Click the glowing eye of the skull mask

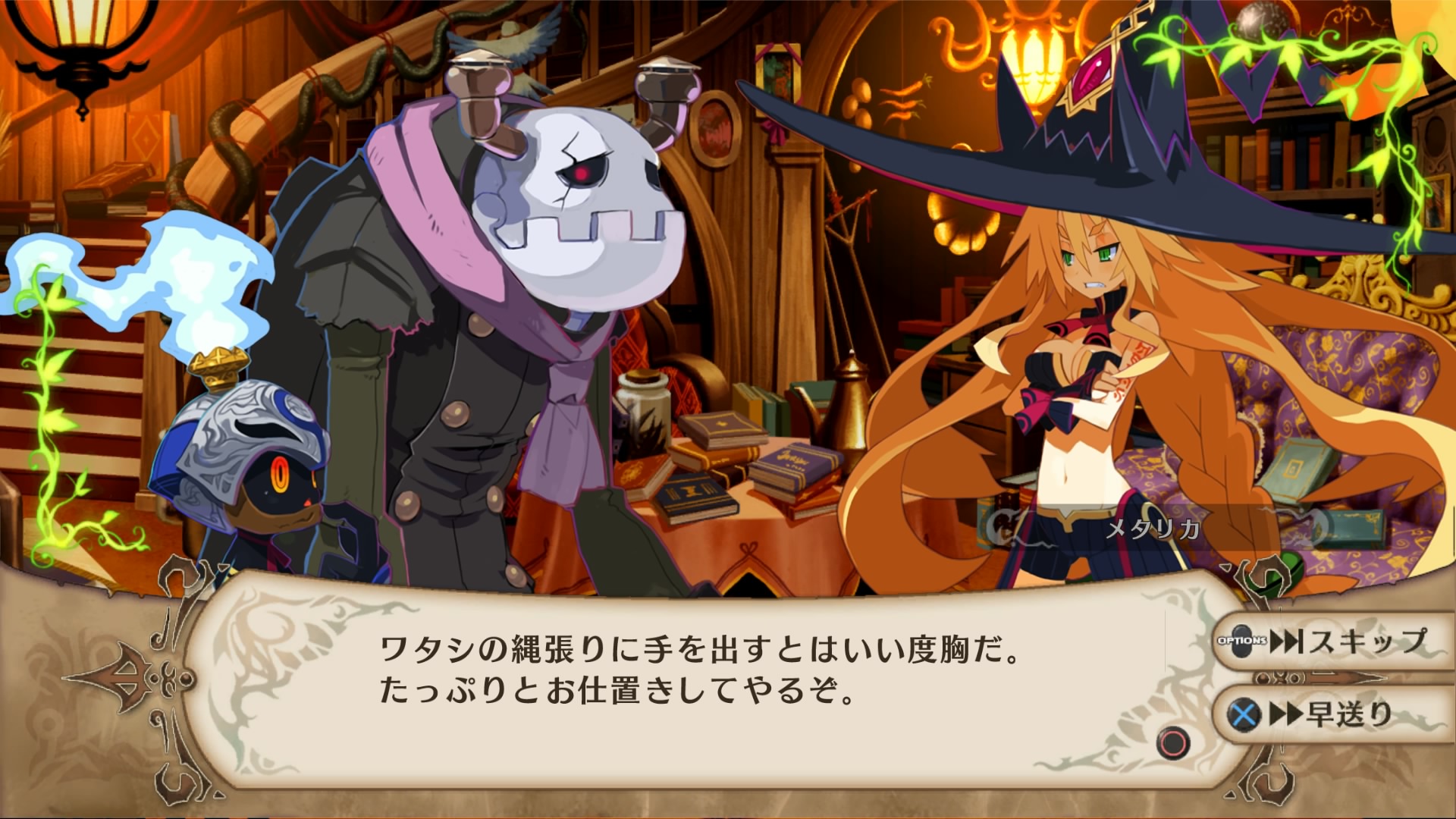(x=581, y=173)
